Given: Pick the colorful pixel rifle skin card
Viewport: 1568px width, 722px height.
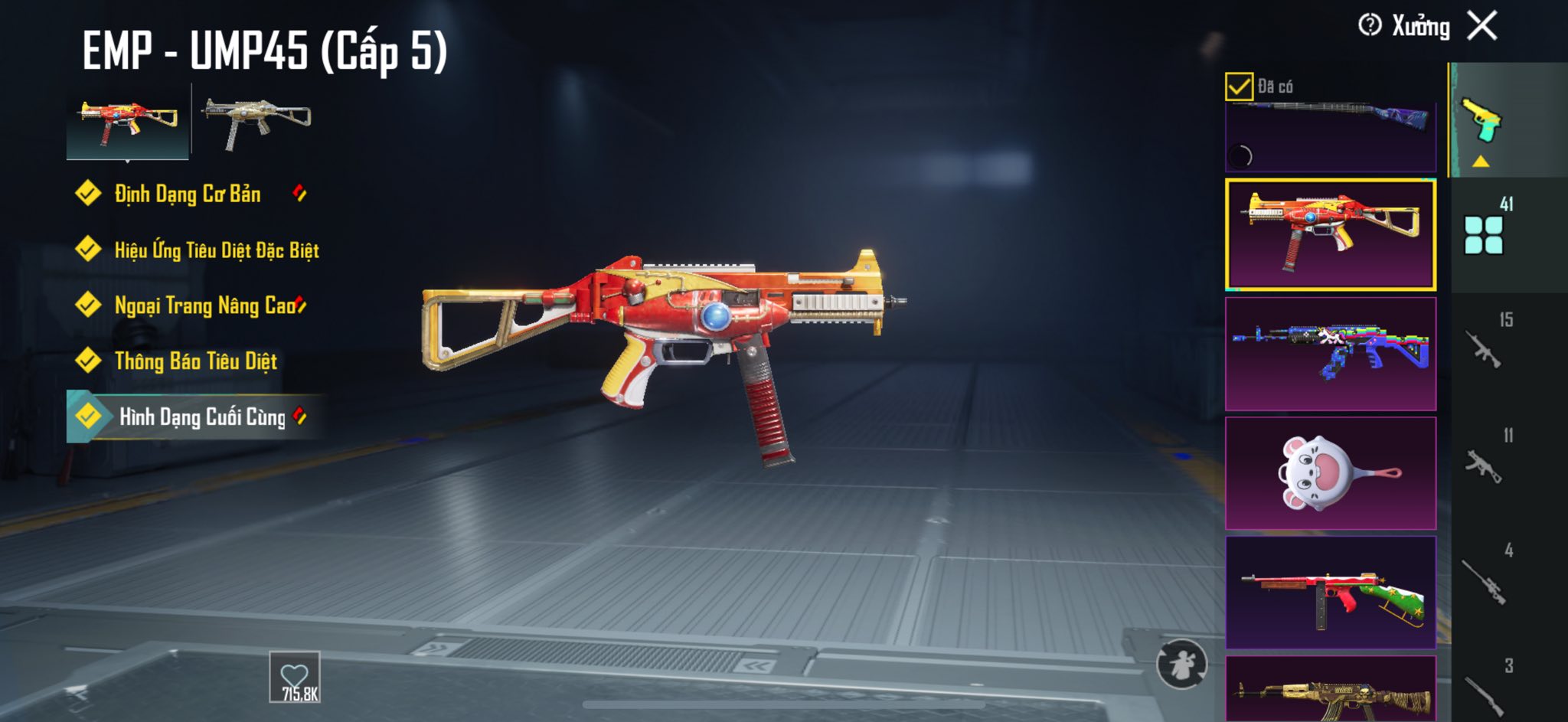Looking at the screenshot, I should [x=1331, y=354].
